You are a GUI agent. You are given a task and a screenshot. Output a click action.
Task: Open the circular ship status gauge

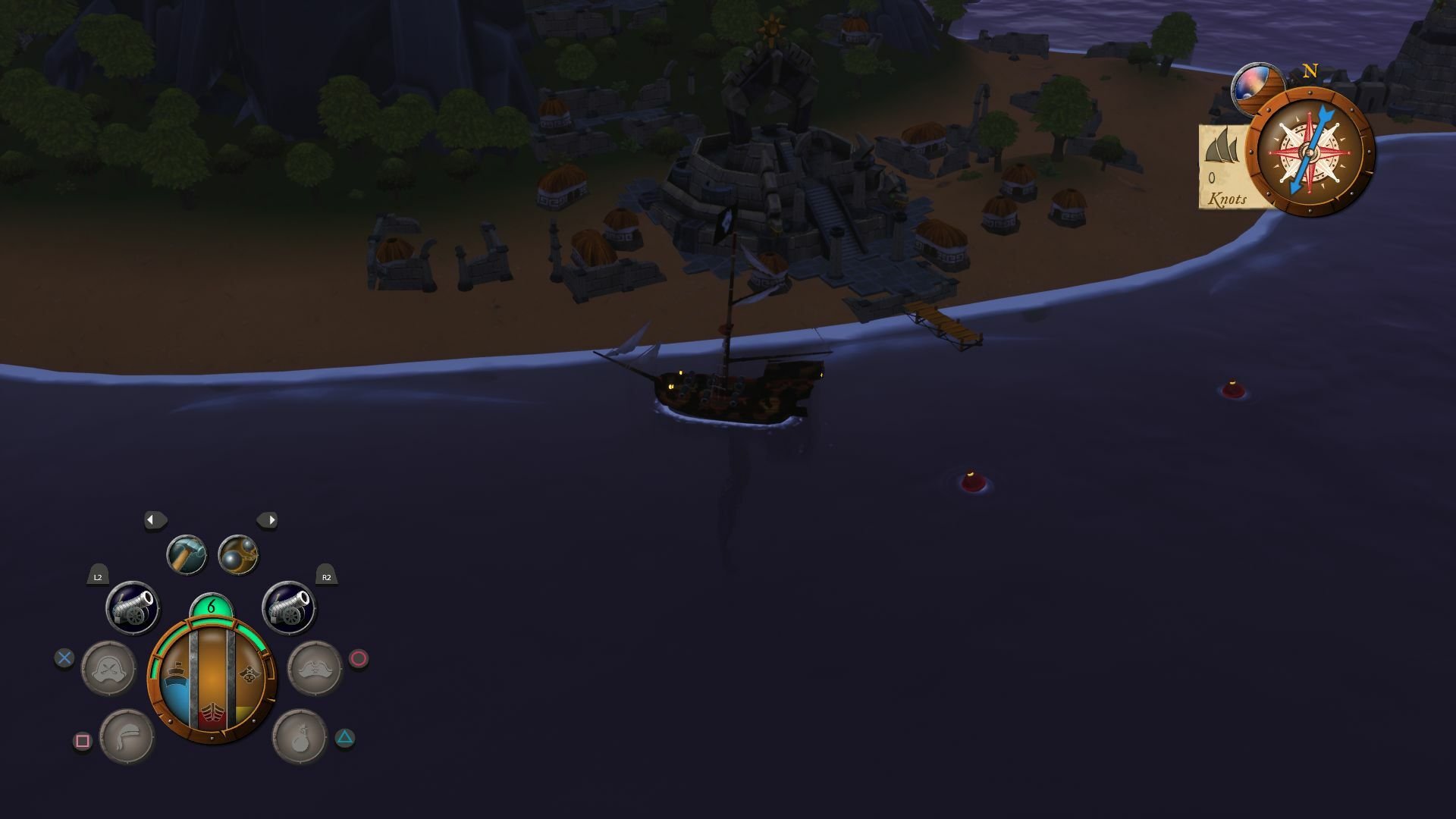(212, 680)
